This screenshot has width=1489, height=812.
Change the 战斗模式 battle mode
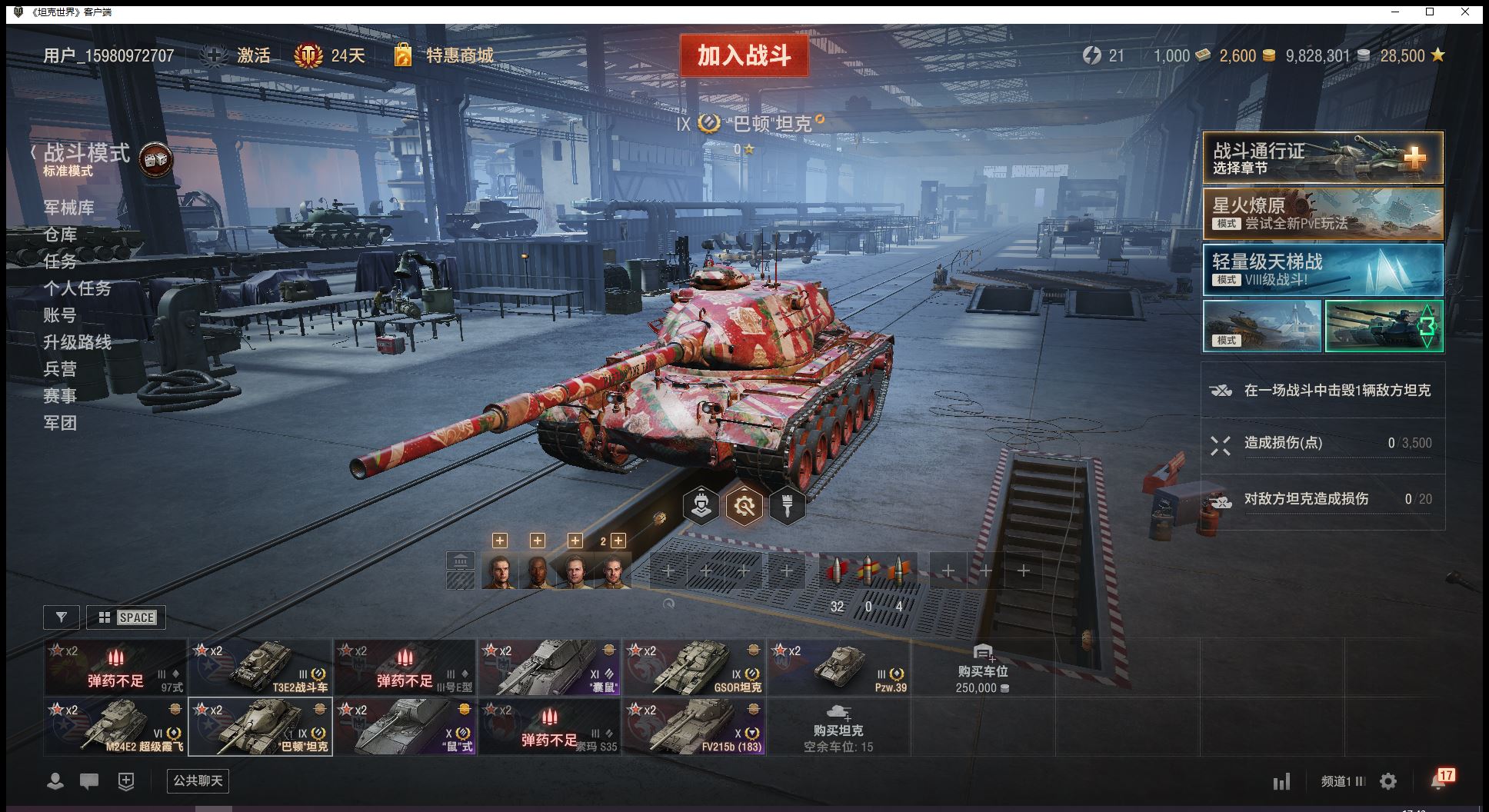click(87, 154)
